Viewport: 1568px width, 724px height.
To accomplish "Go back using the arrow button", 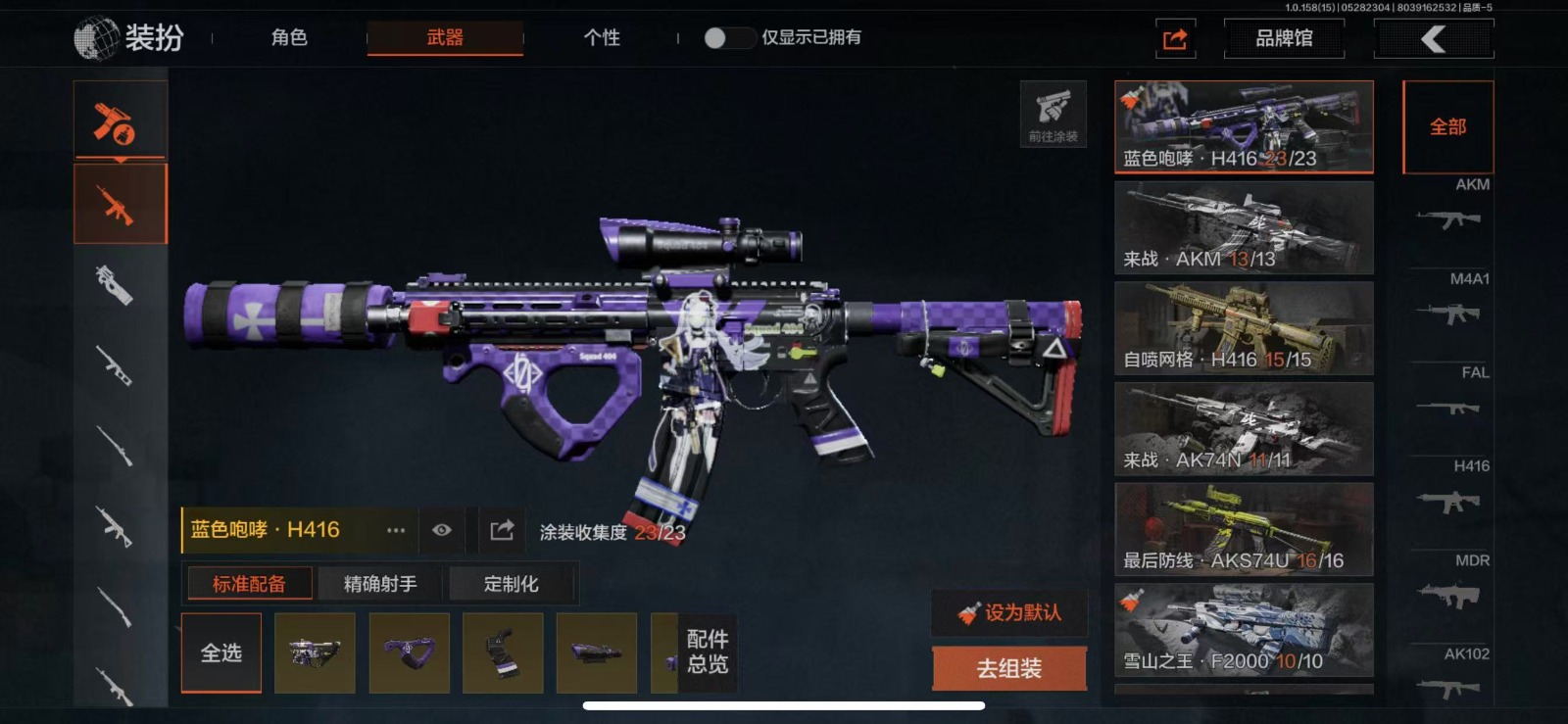I will (x=1434, y=39).
